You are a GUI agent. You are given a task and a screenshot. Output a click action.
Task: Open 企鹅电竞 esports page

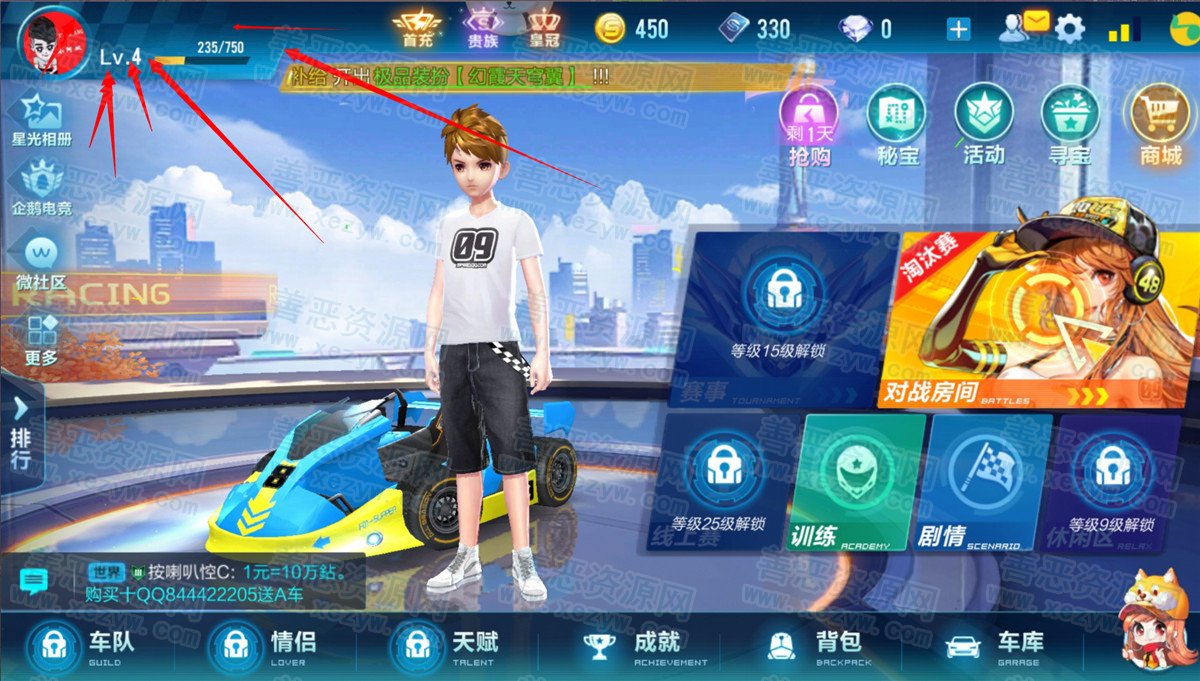tap(41, 189)
